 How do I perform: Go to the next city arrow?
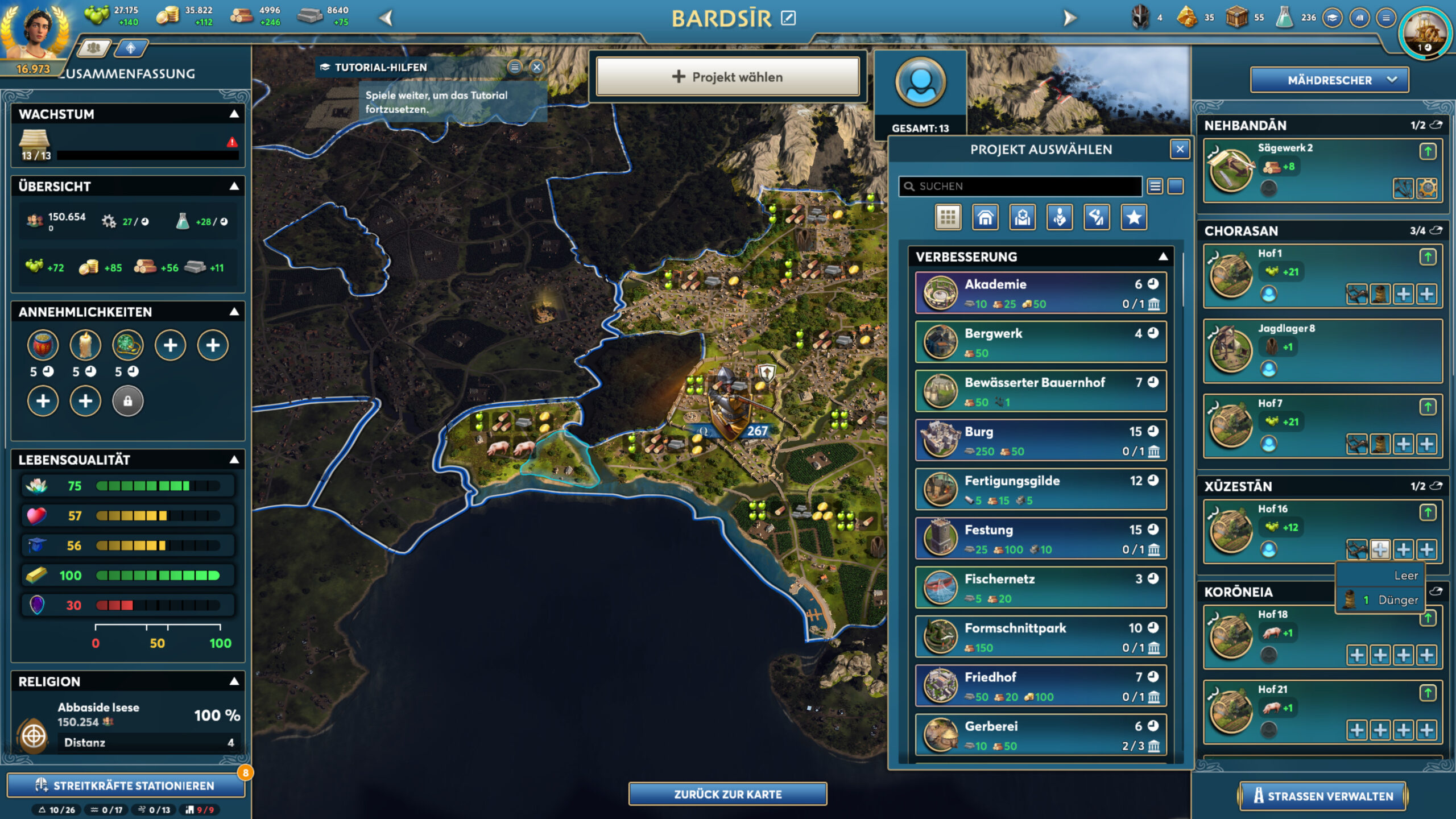[1069, 18]
